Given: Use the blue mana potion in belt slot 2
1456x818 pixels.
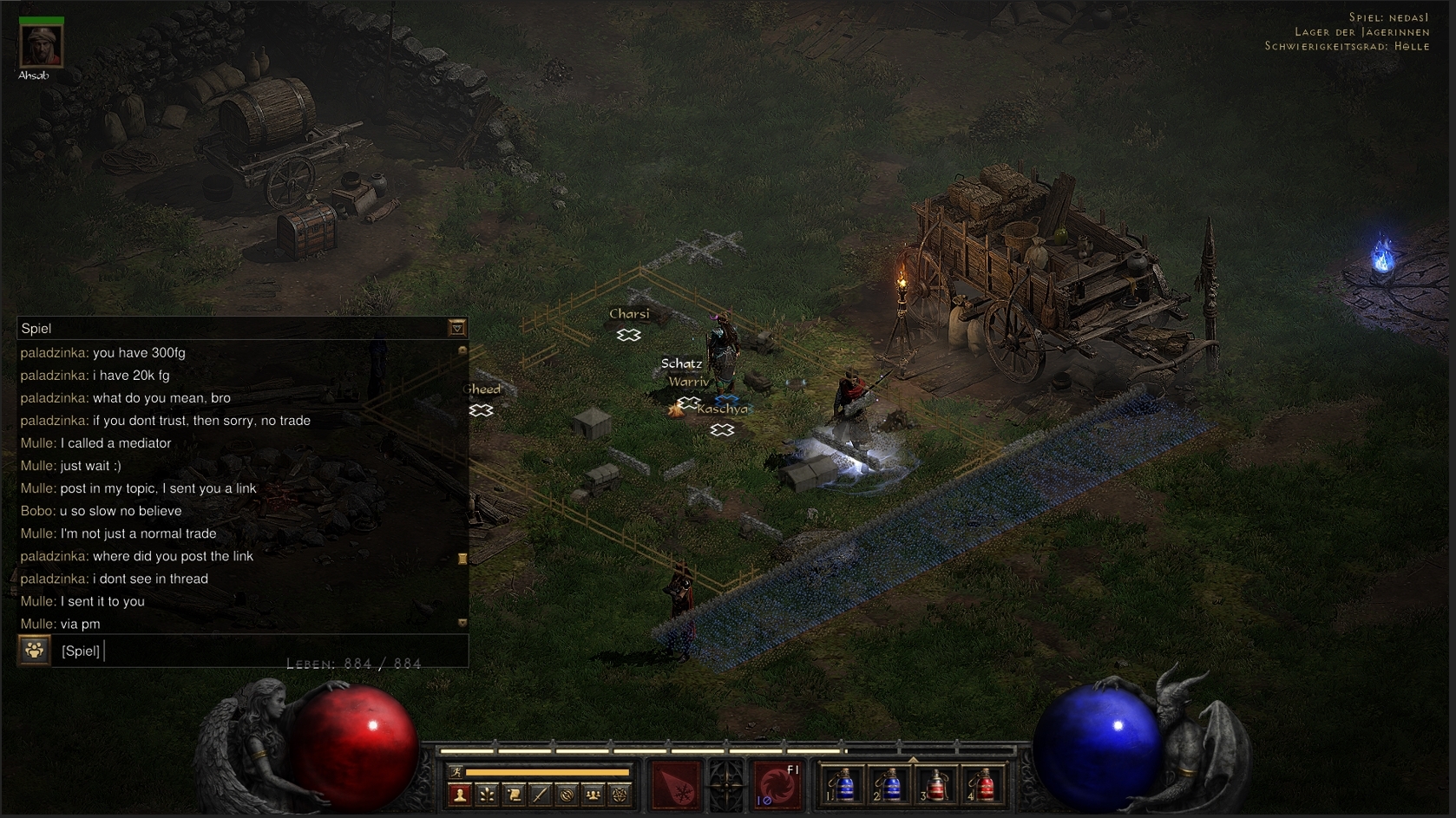Looking at the screenshot, I should click(889, 785).
